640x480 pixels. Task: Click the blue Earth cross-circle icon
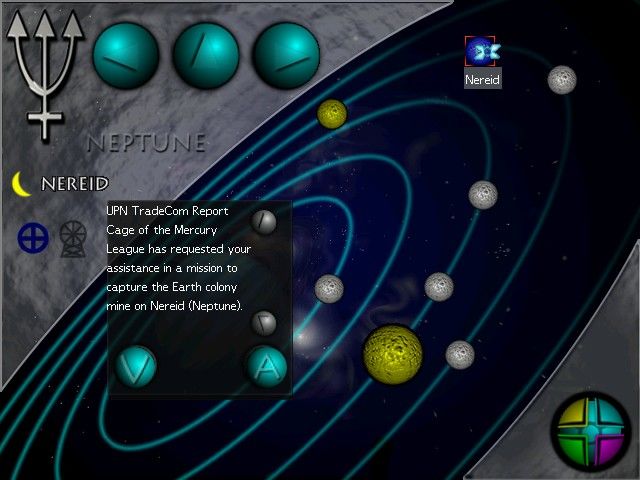pos(33,237)
